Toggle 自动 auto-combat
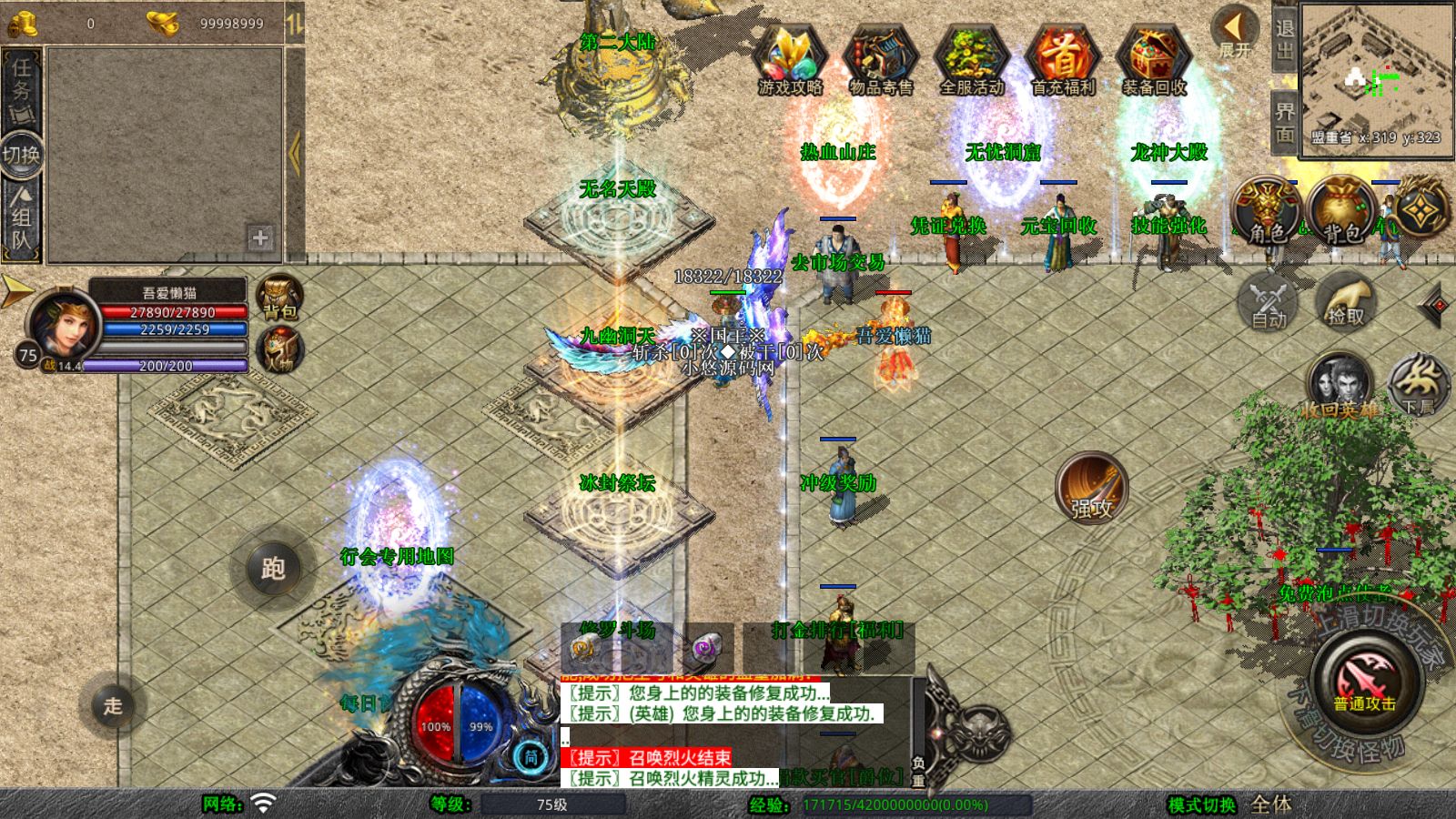 pyautogui.click(x=1269, y=301)
